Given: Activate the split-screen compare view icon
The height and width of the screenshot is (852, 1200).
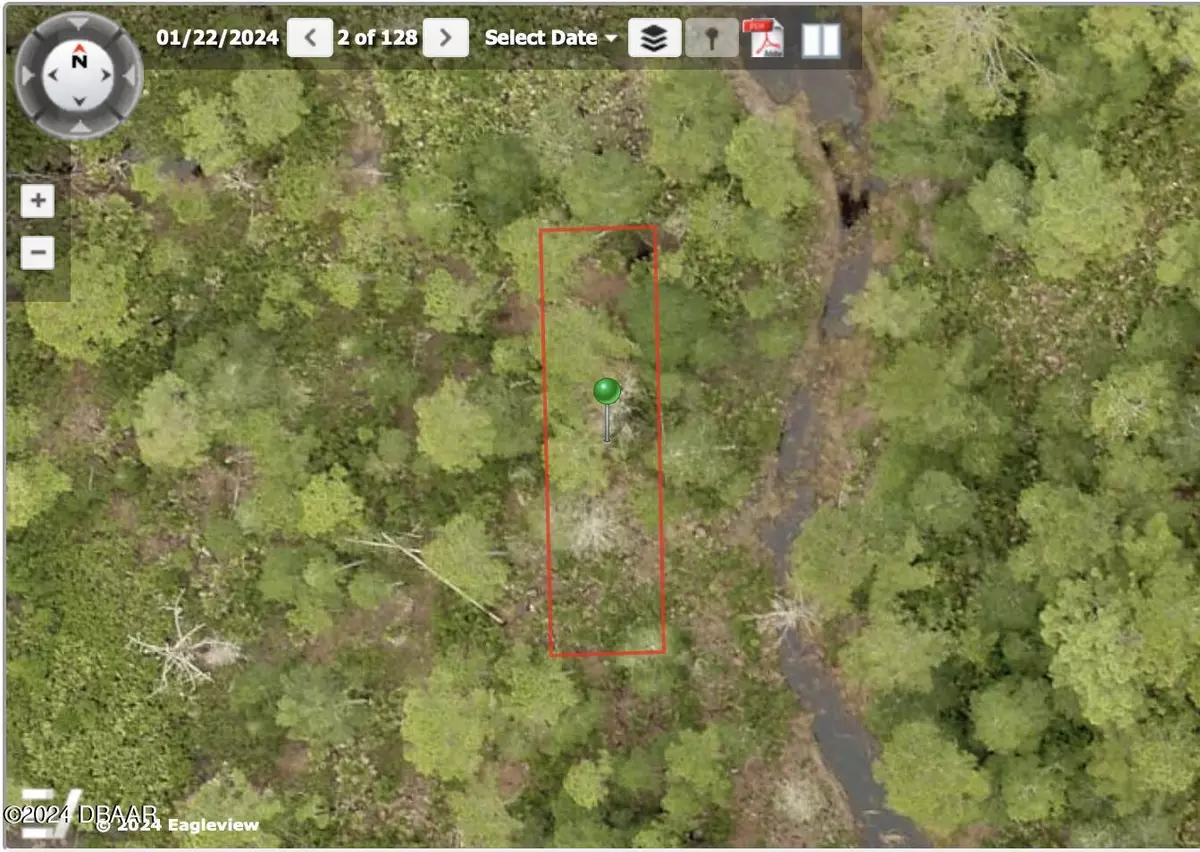Looking at the screenshot, I should pyautogui.click(x=820, y=40).
